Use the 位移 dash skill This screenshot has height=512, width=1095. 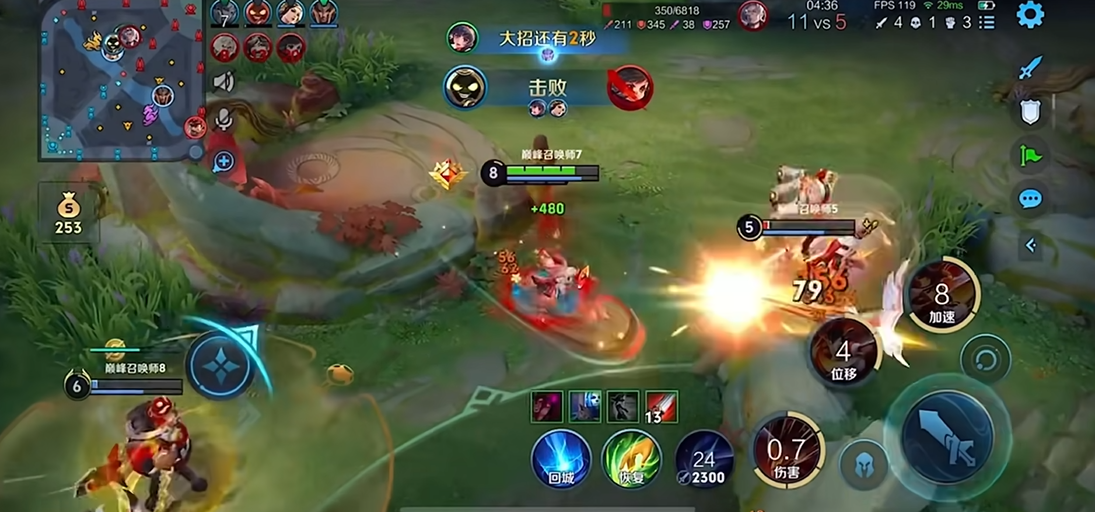click(x=843, y=353)
